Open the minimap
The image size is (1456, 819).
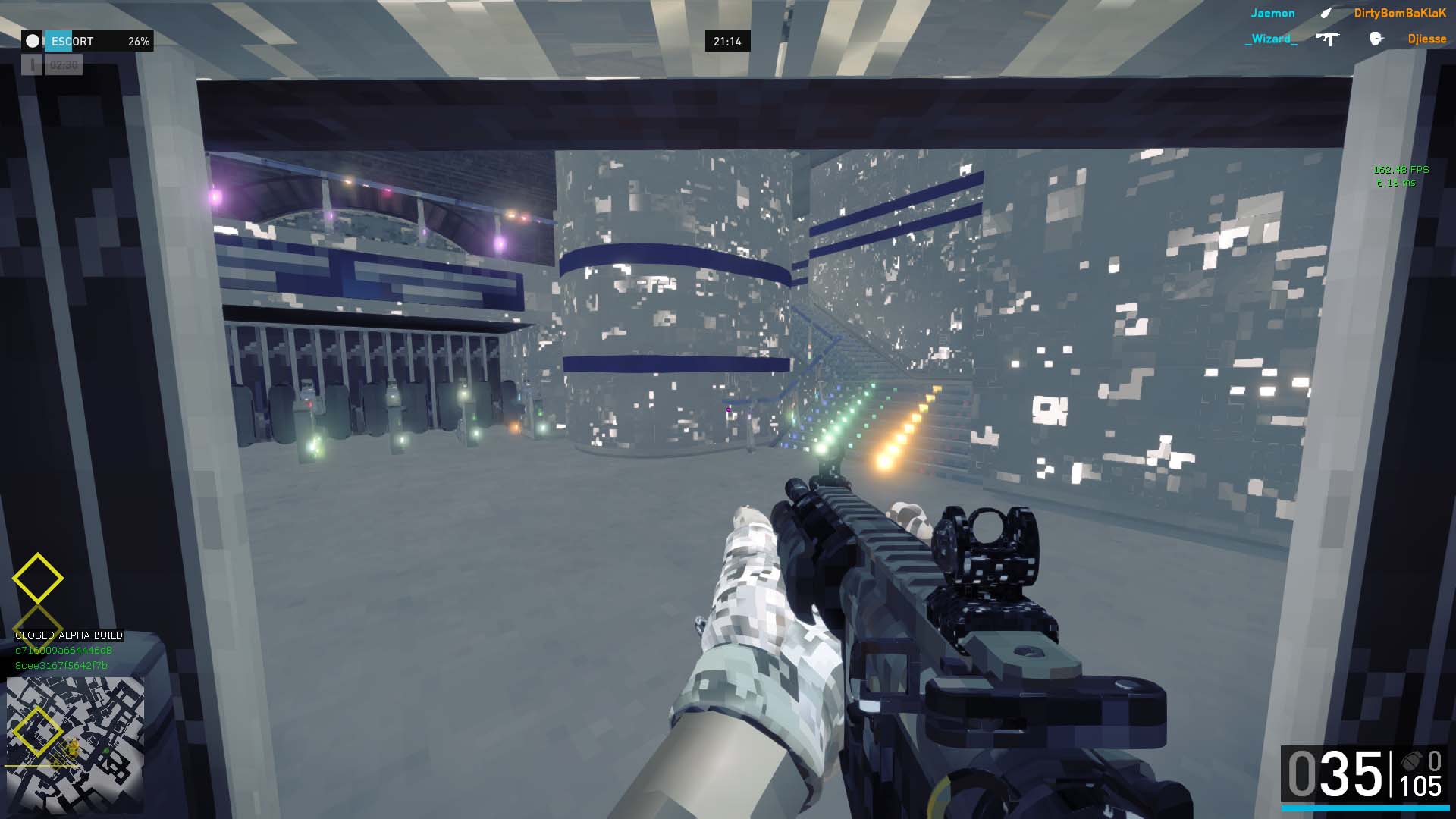pyautogui.click(x=75, y=745)
